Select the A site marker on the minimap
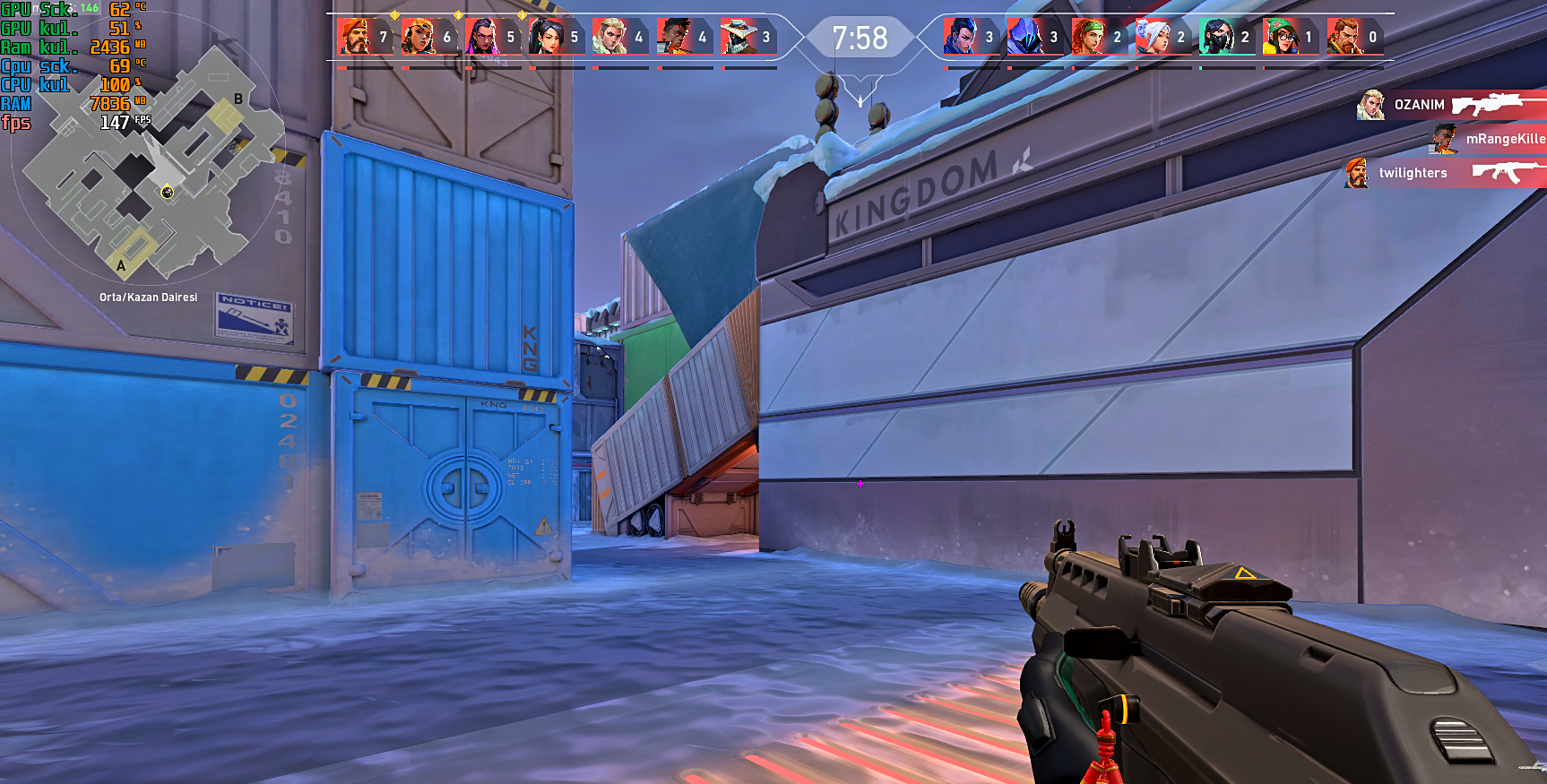1547x784 pixels. point(121,265)
